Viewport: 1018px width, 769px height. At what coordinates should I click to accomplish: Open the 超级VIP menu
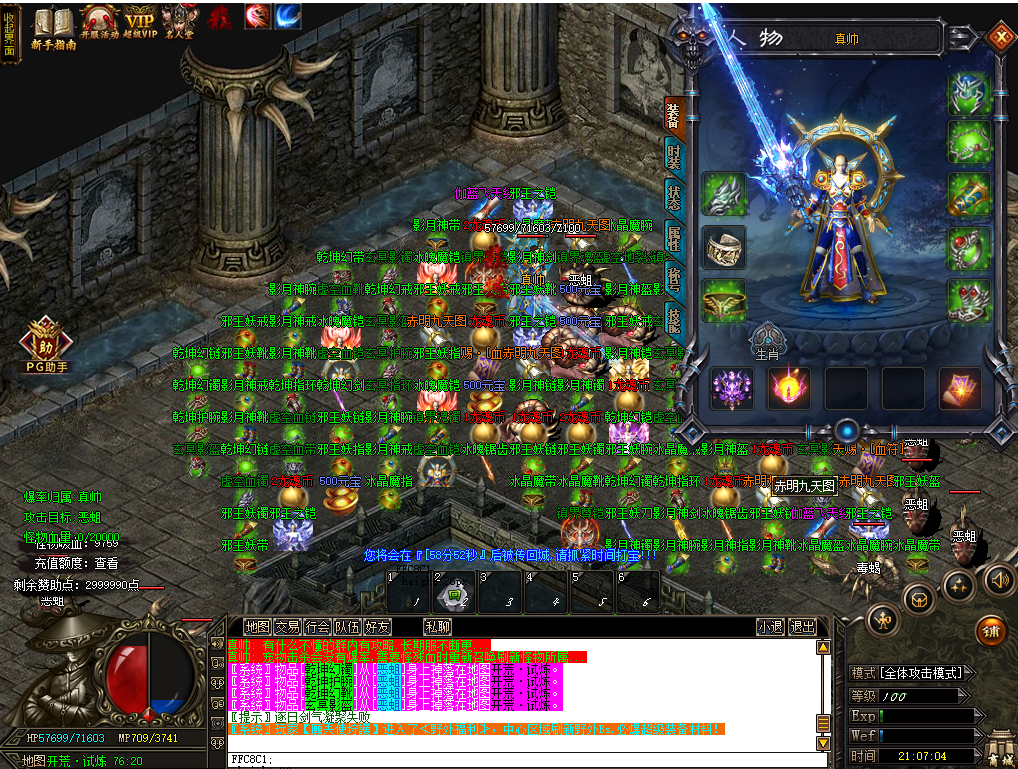(141, 26)
